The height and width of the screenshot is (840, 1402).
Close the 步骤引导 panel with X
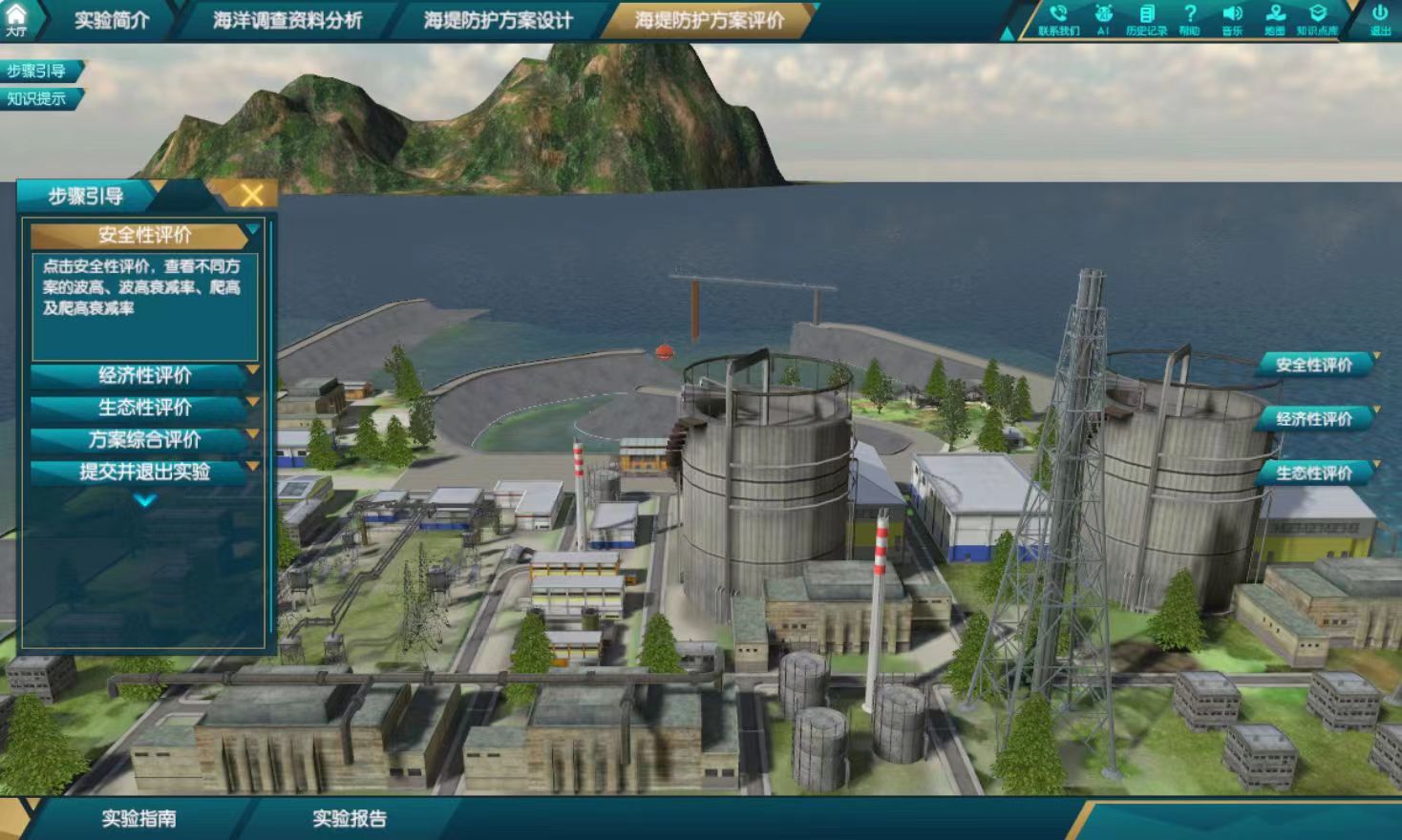pos(252,196)
